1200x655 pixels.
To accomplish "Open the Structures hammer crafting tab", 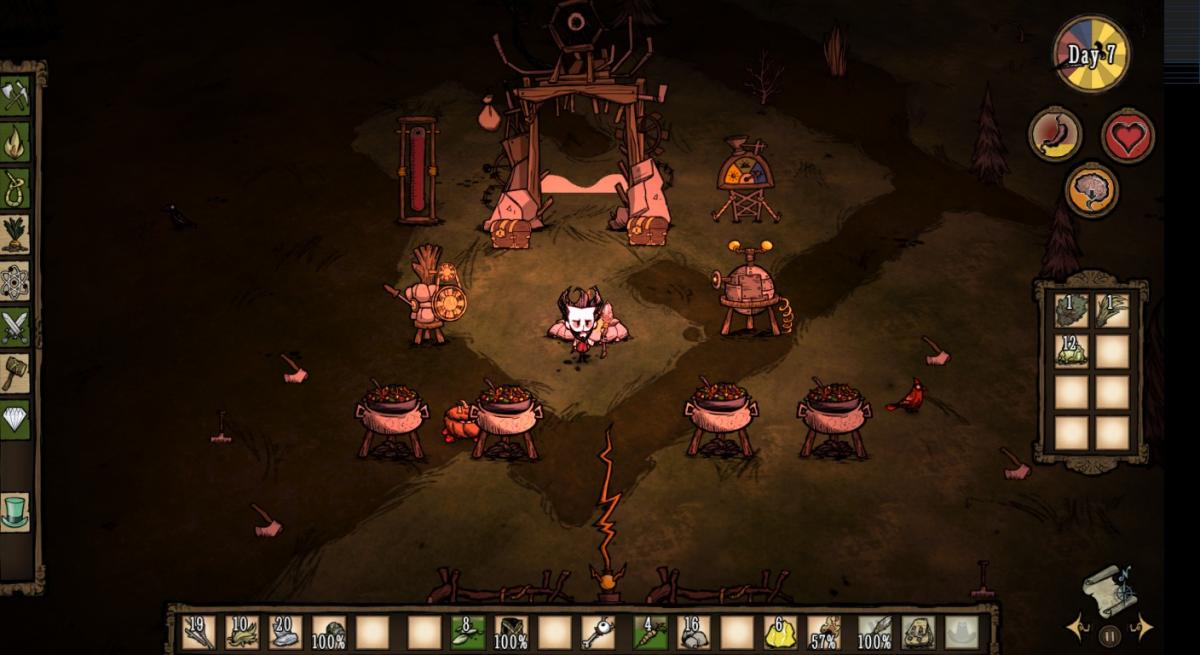I will click(15, 373).
